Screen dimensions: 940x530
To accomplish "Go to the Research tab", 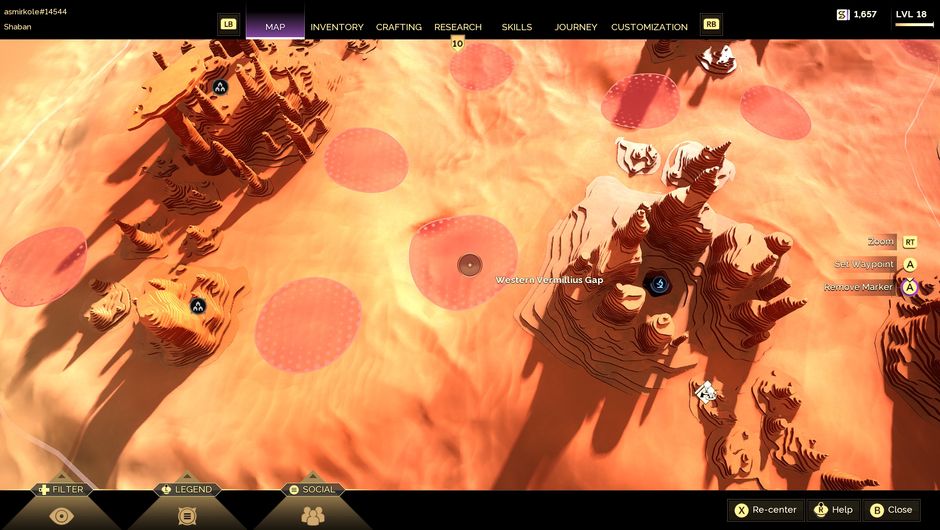I will point(458,27).
